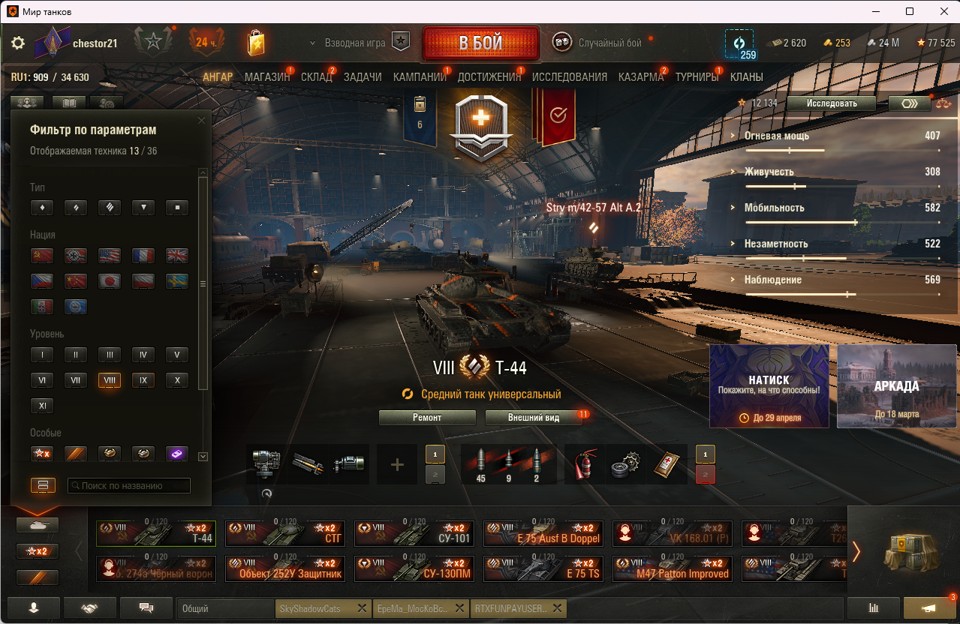Open the КЛАНЫ tab

pyautogui.click(x=746, y=77)
